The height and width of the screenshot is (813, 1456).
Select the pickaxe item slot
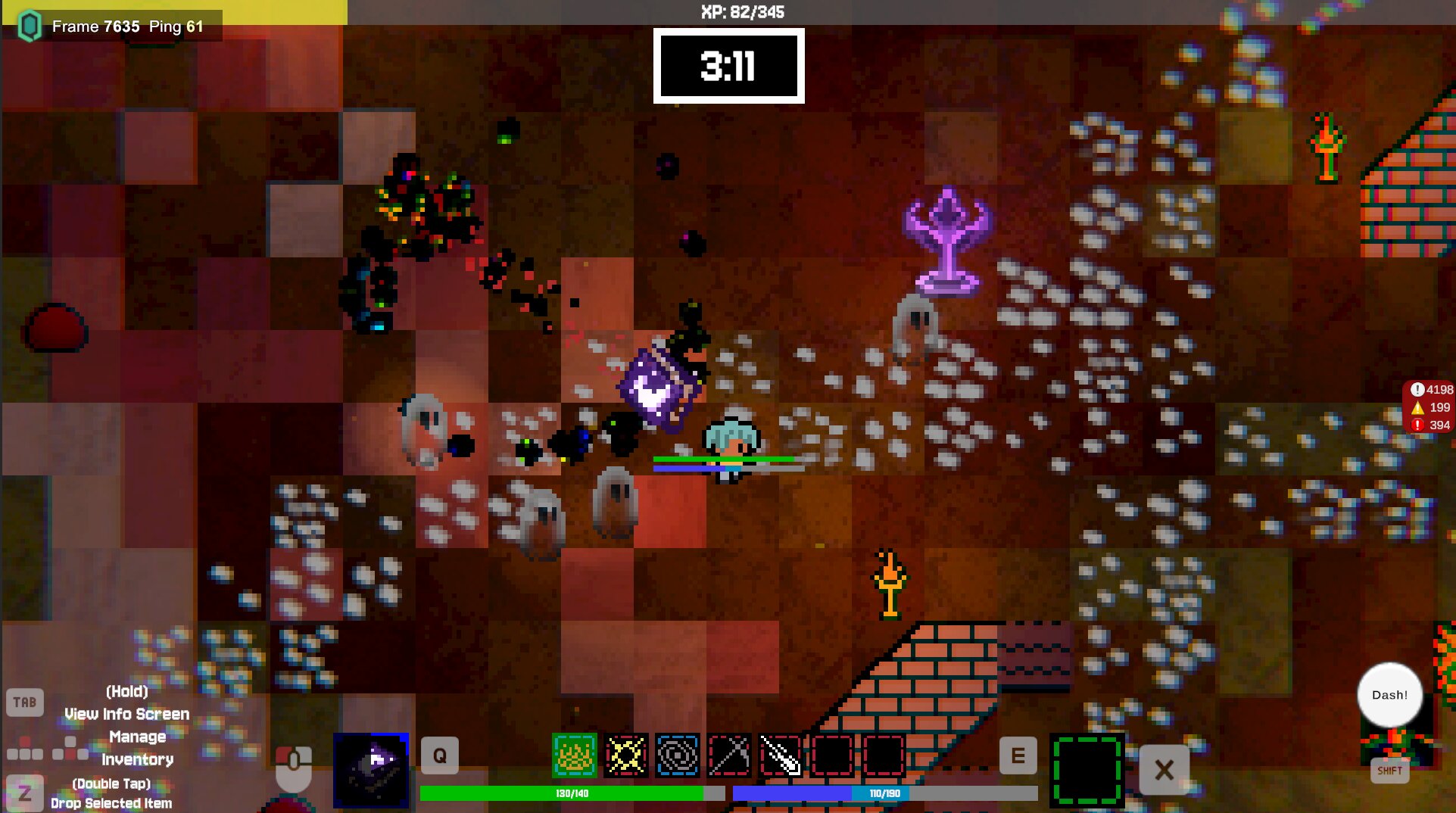729,755
